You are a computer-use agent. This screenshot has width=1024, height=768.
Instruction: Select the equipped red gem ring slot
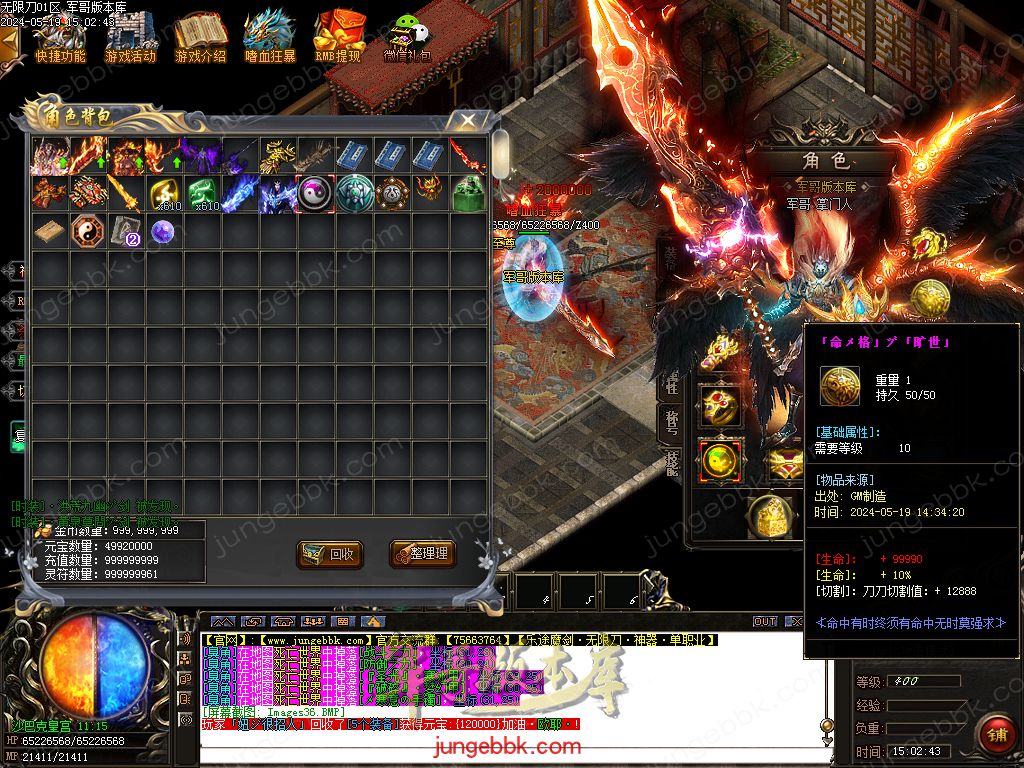[x=719, y=404]
